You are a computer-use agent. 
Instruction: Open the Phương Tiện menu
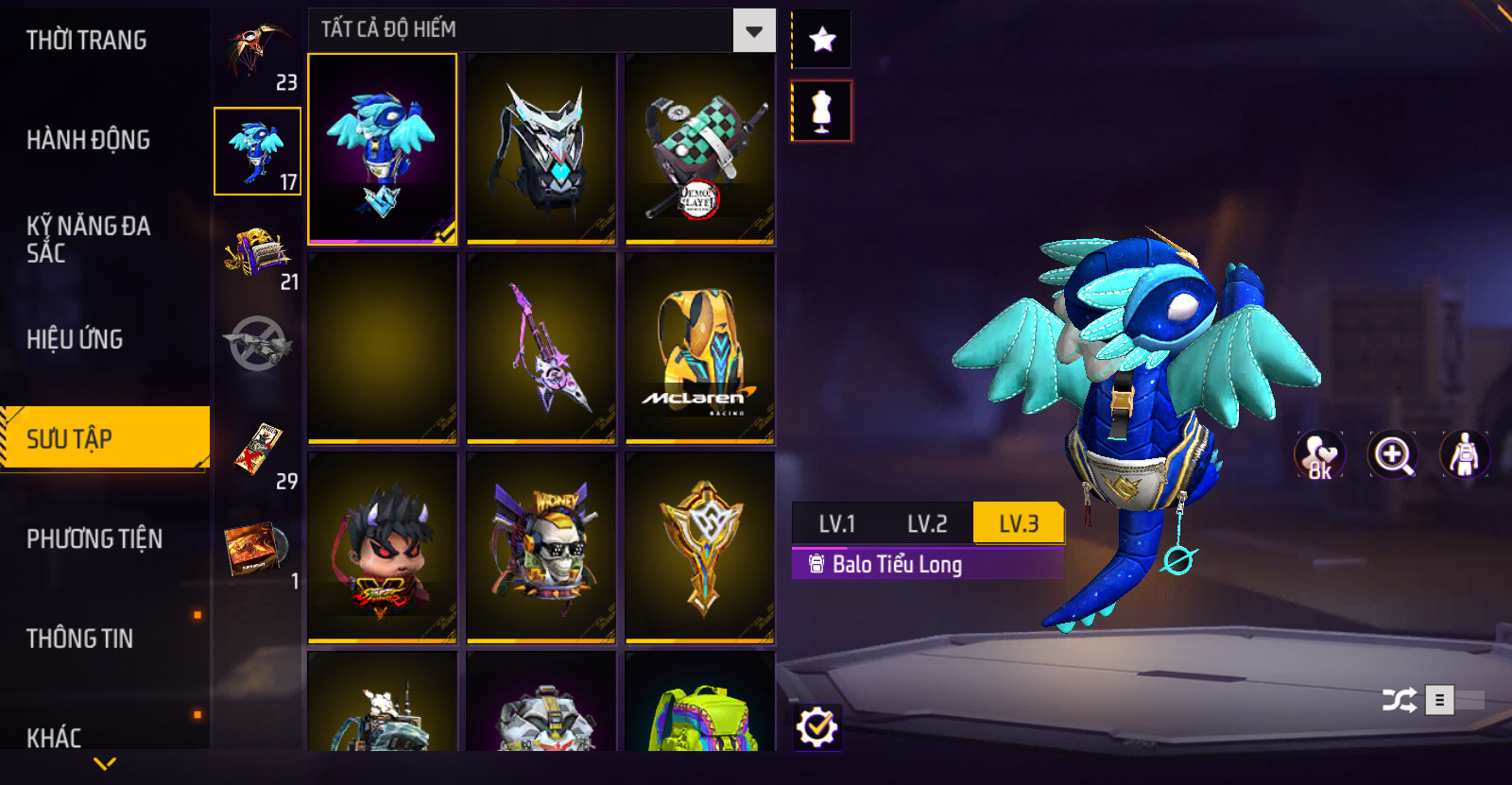tap(94, 538)
